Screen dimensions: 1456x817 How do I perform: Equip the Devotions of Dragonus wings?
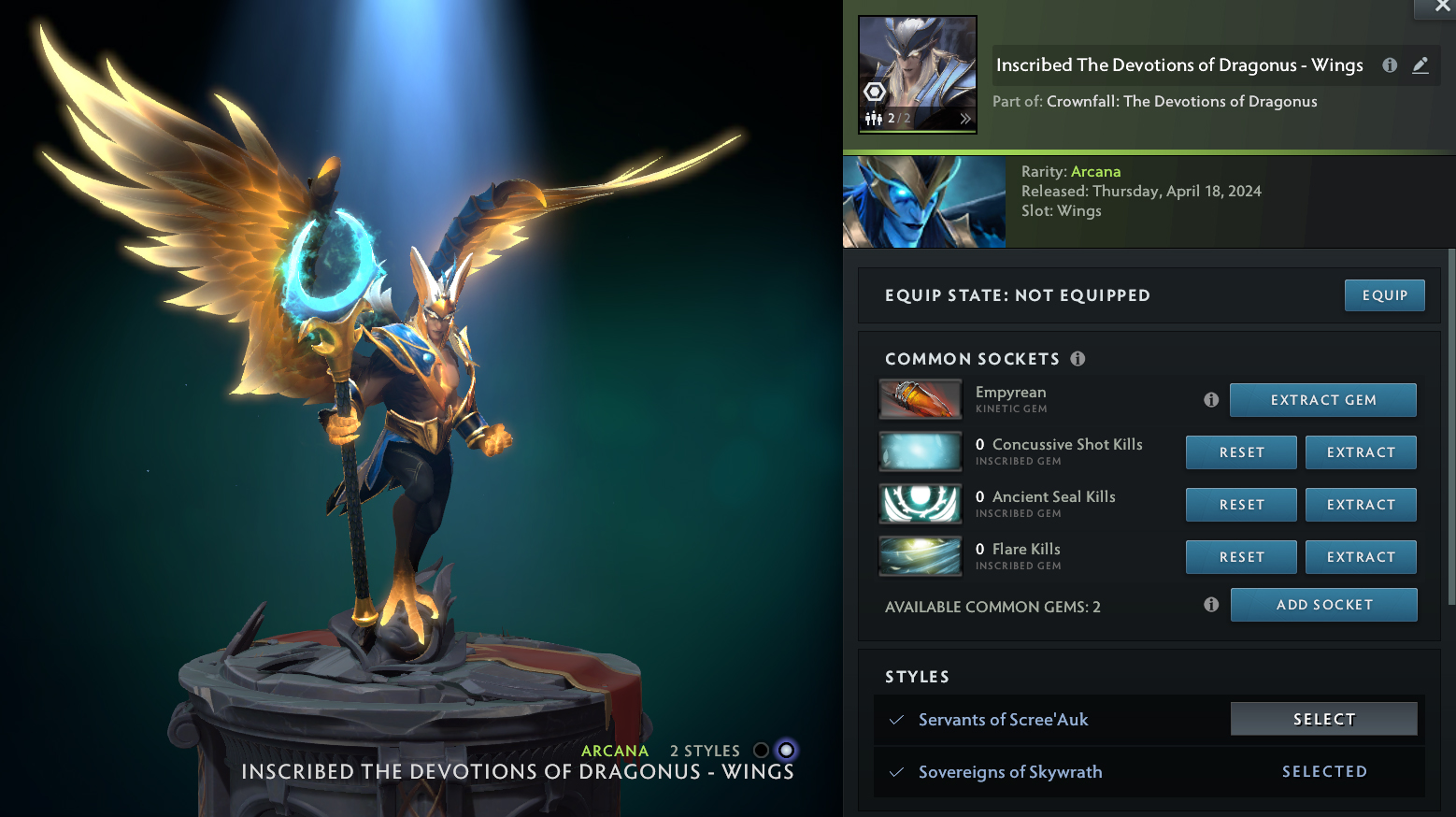1384,295
